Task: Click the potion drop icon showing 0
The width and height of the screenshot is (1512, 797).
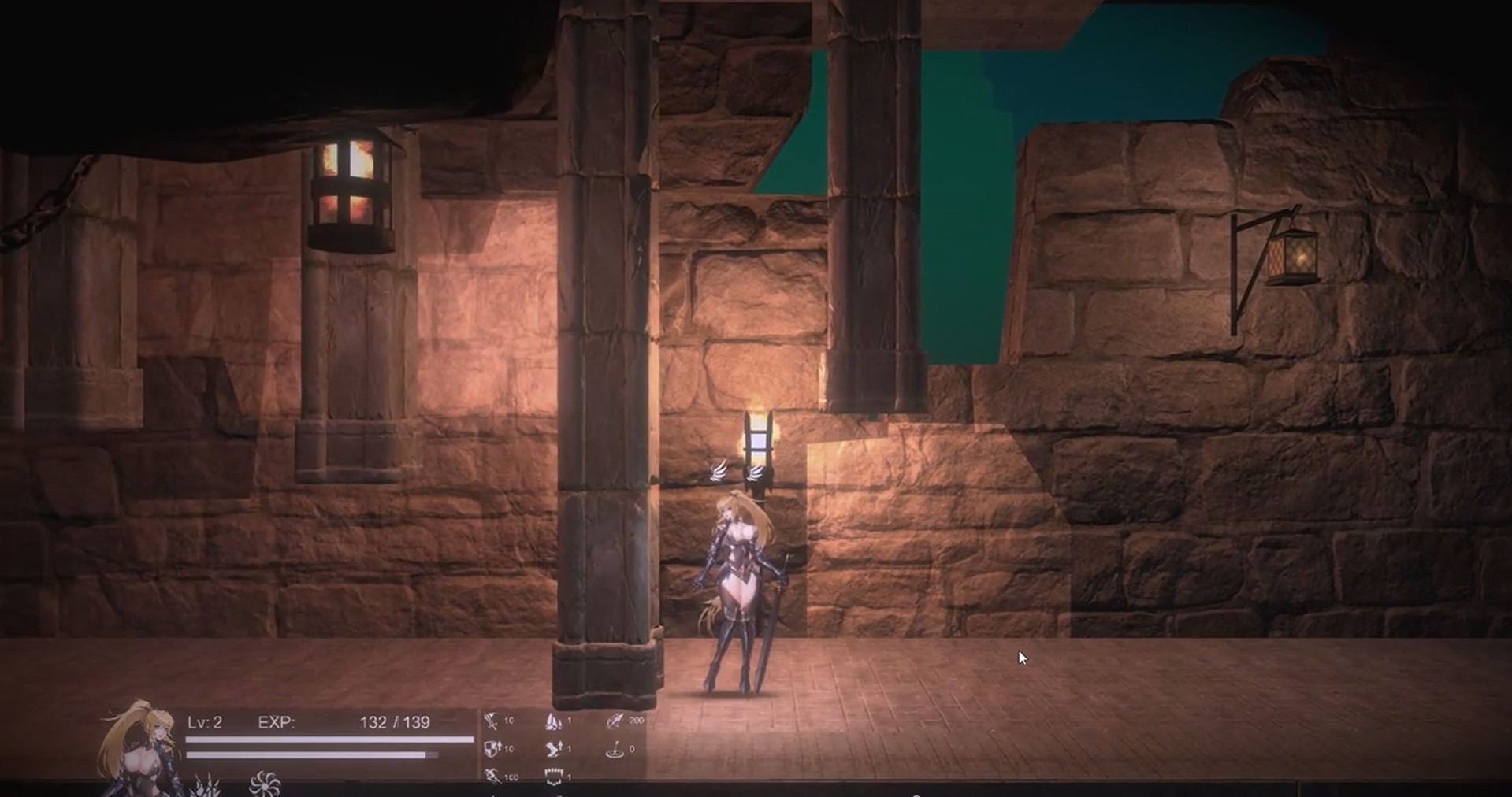Action: 613,748
